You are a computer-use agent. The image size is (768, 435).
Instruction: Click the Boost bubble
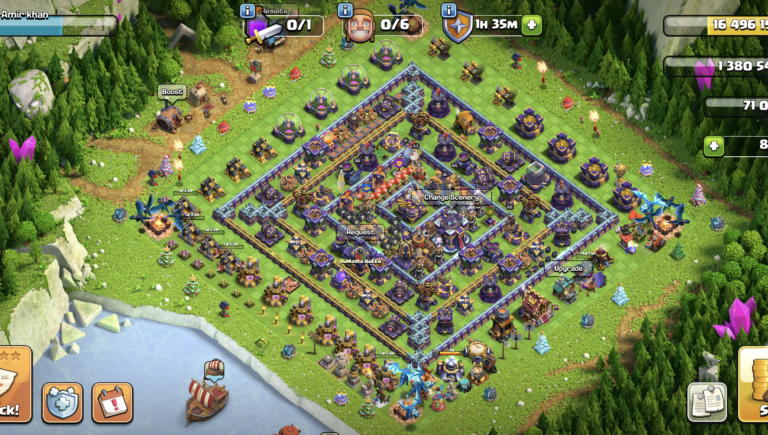point(172,92)
